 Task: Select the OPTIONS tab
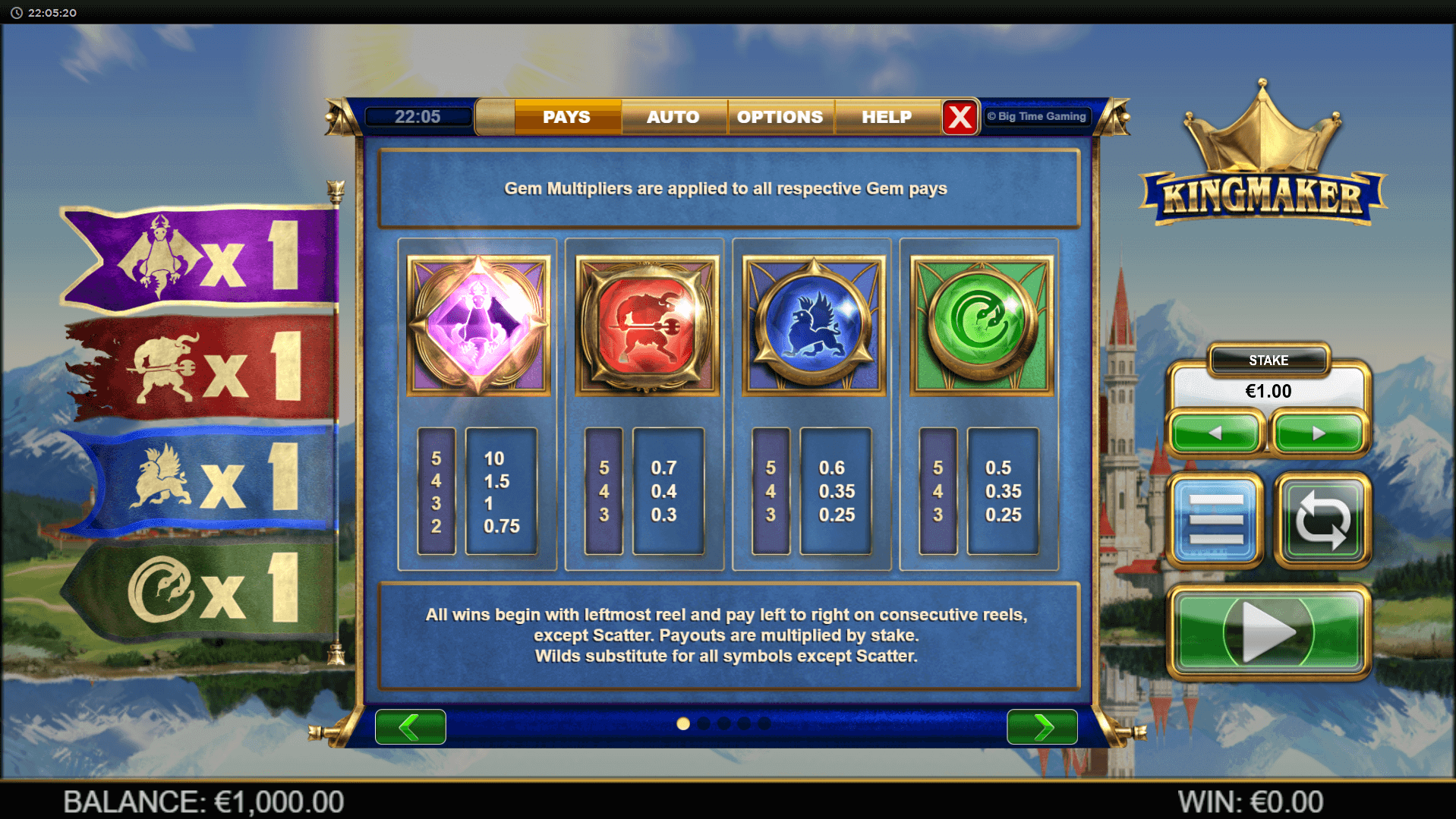pos(780,117)
